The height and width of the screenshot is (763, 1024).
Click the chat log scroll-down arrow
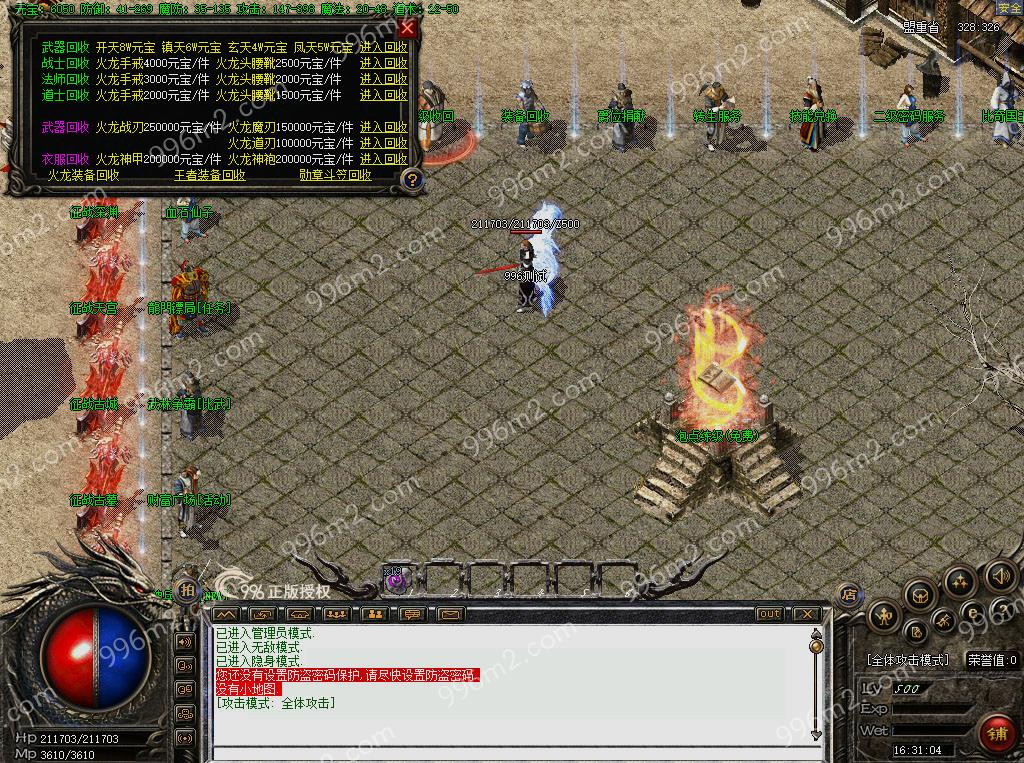click(x=816, y=735)
